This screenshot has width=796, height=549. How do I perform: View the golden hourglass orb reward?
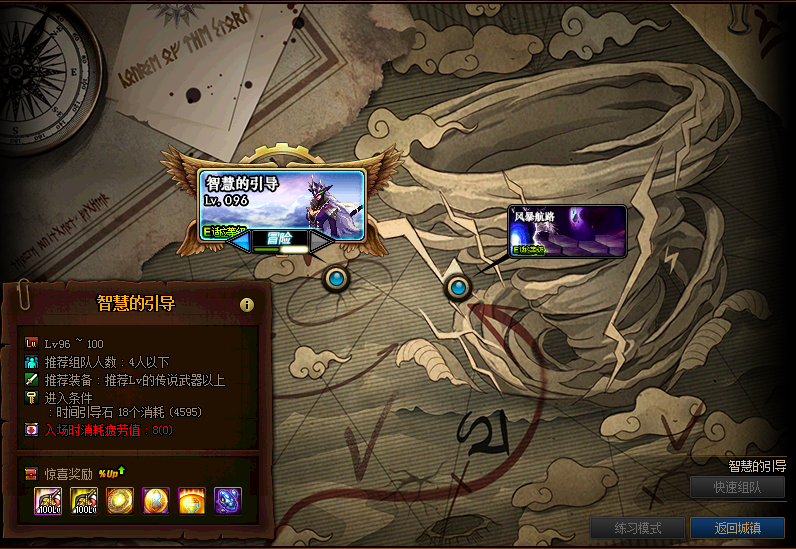[156, 500]
